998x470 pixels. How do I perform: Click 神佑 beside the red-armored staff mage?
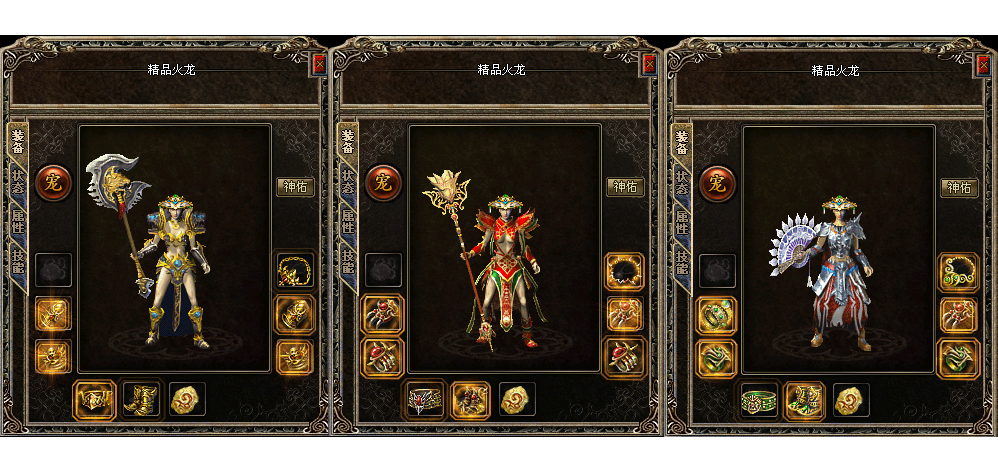(625, 187)
